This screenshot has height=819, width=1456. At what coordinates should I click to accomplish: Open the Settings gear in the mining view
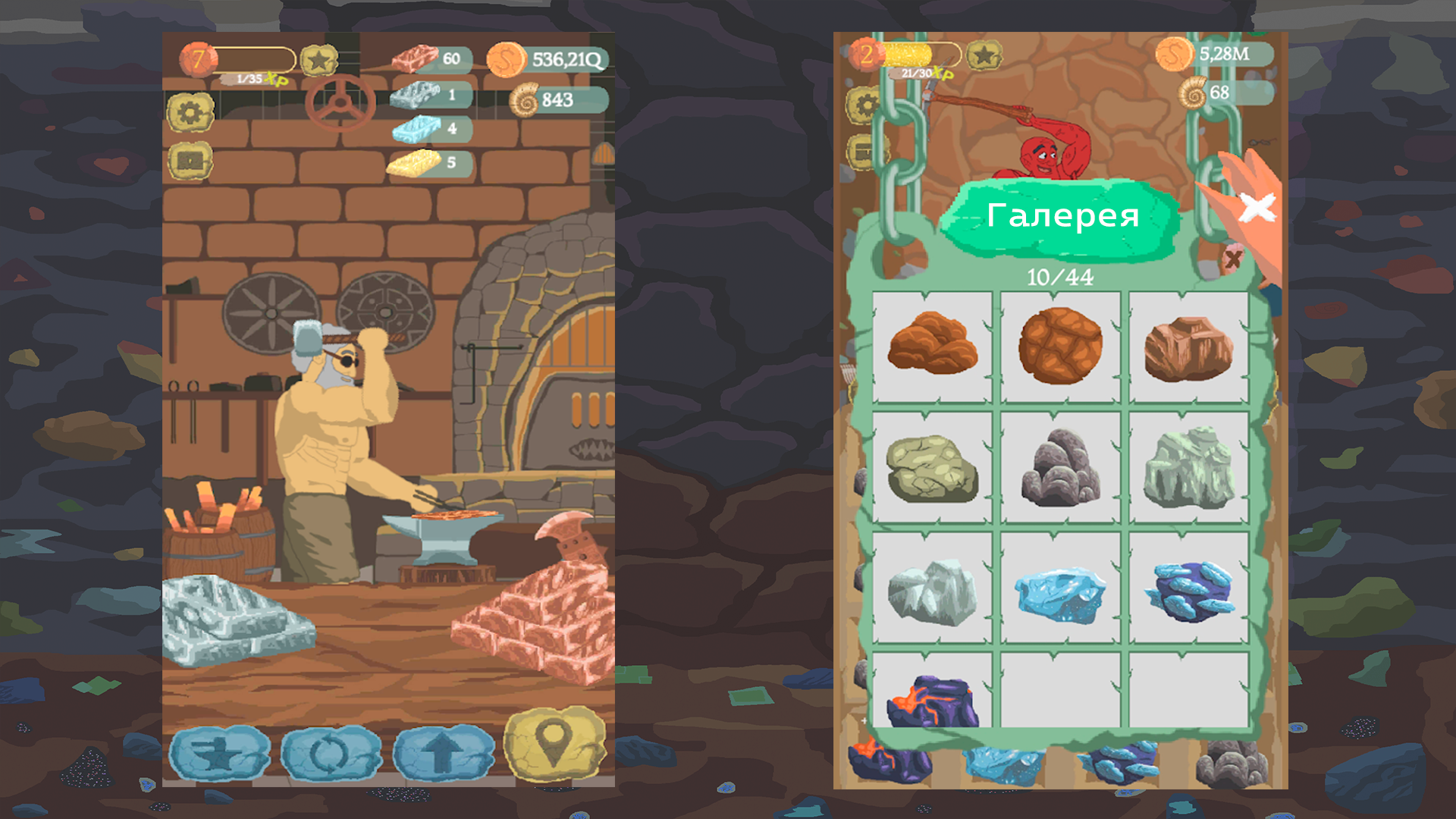tap(866, 104)
